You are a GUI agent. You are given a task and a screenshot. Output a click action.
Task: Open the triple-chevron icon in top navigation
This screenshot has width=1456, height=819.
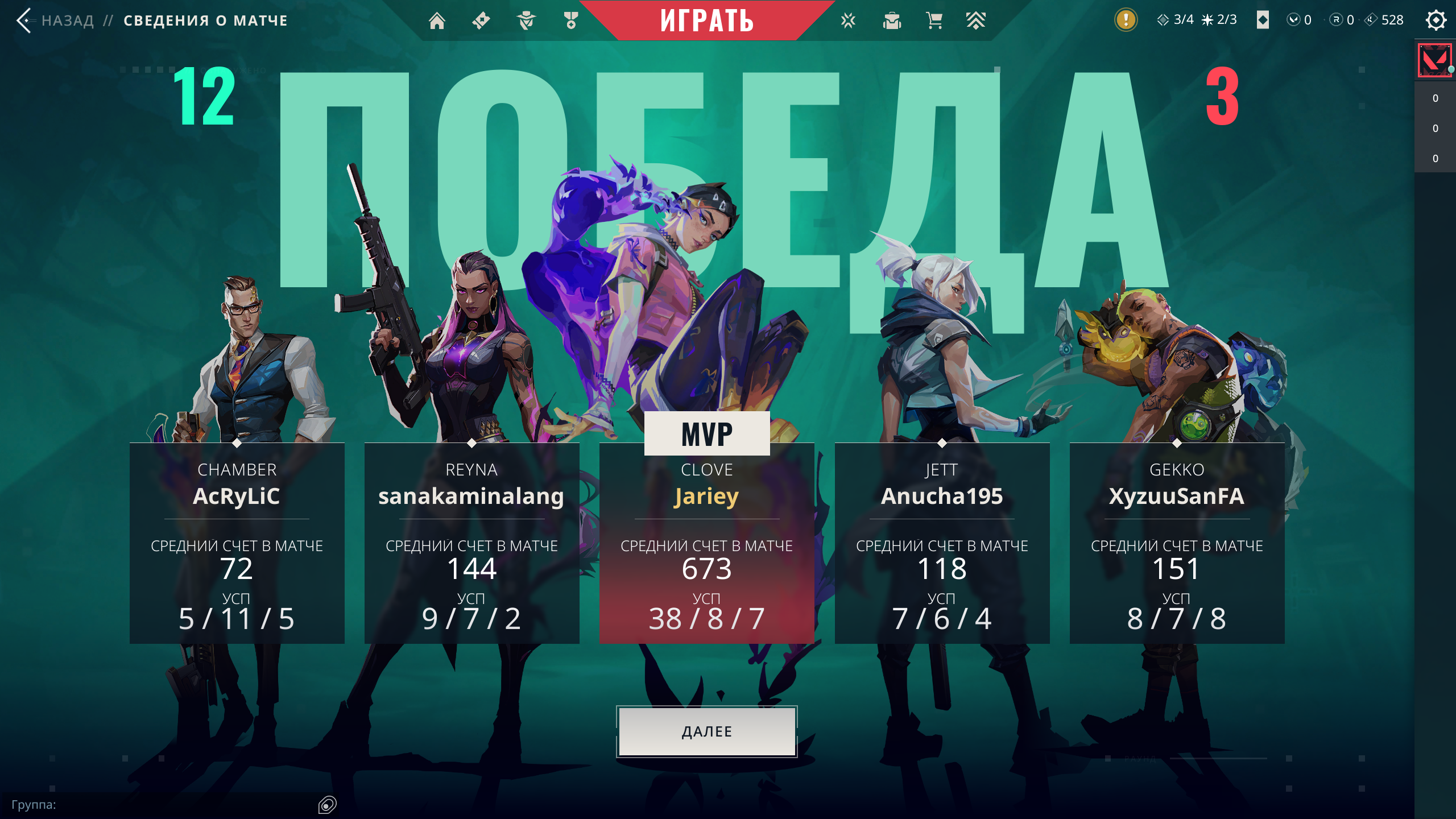click(975, 20)
